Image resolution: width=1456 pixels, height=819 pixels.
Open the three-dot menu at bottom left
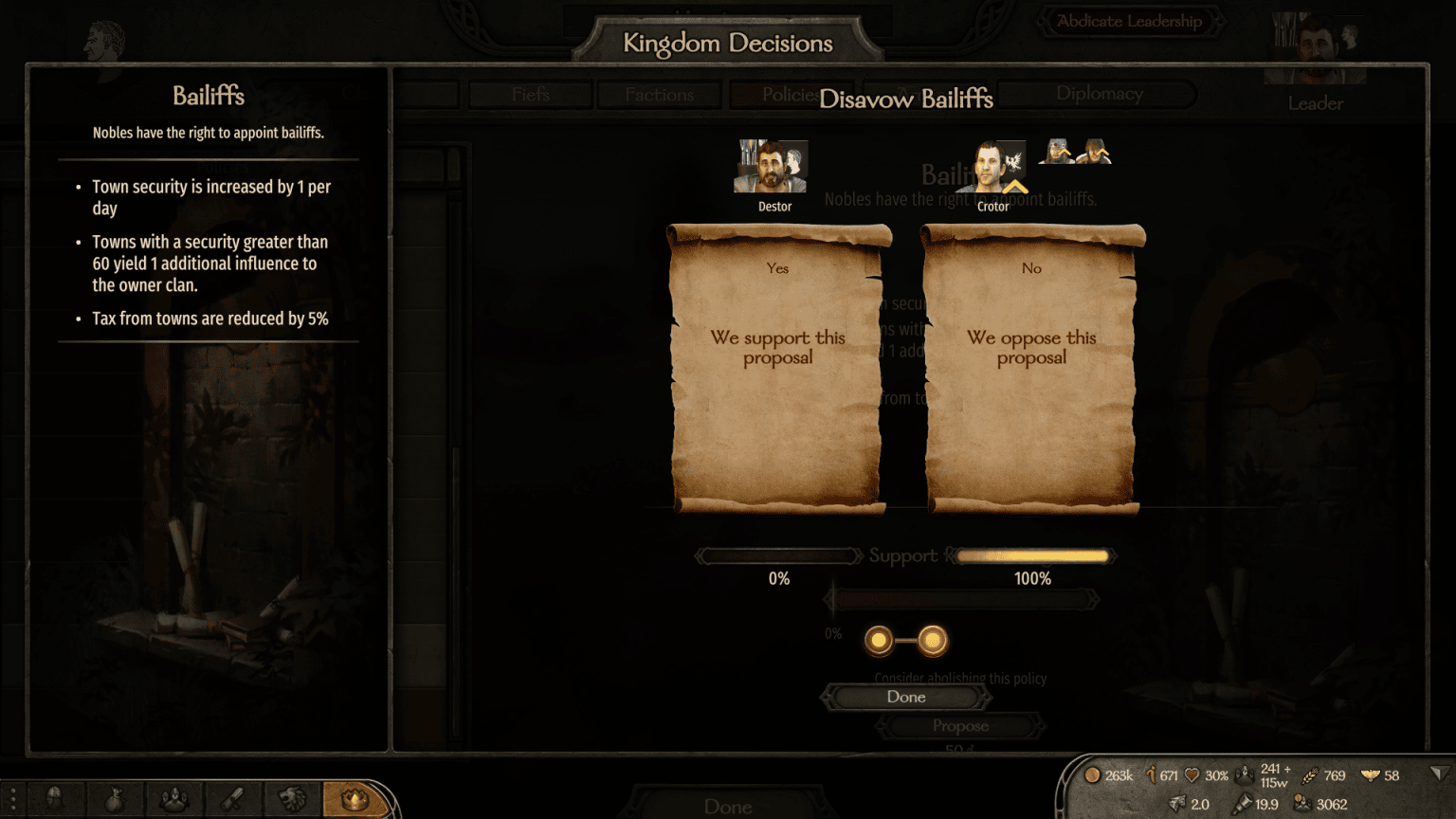(11, 800)
